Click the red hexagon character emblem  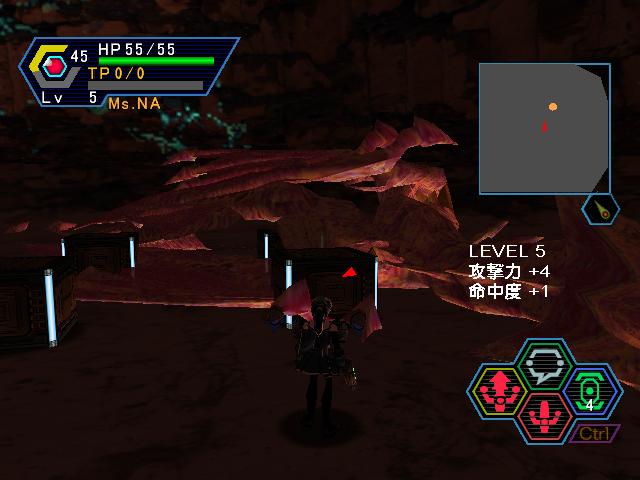coord(55,68)
